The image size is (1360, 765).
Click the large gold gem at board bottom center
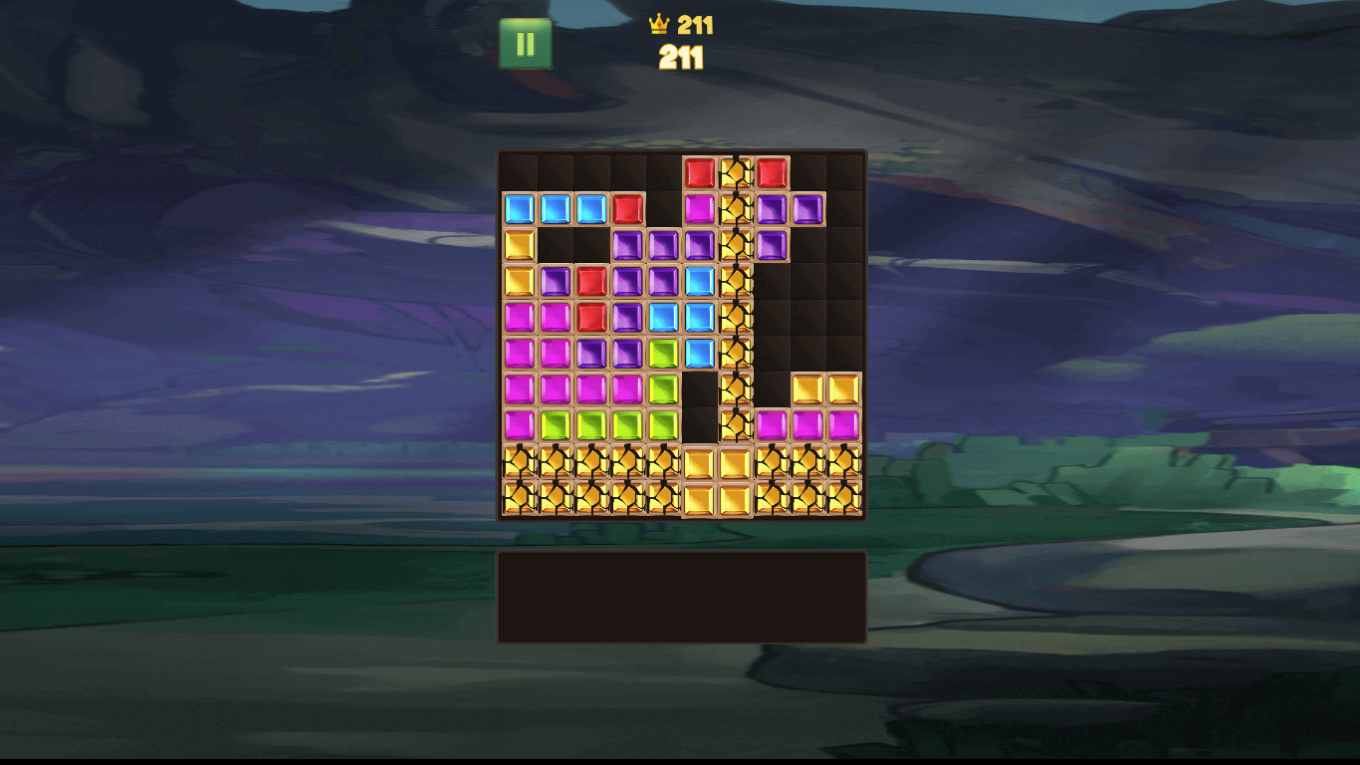coord(717,478)
